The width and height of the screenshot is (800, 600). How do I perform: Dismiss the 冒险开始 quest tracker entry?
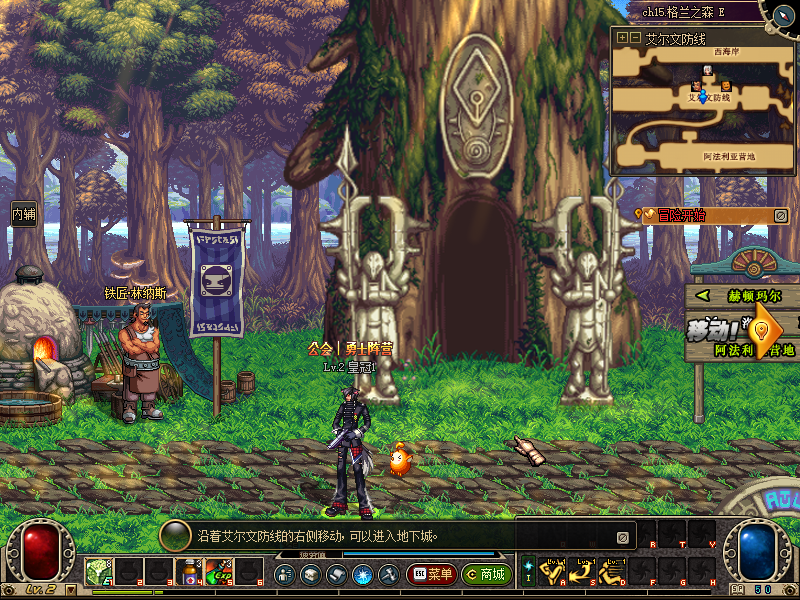781,215
